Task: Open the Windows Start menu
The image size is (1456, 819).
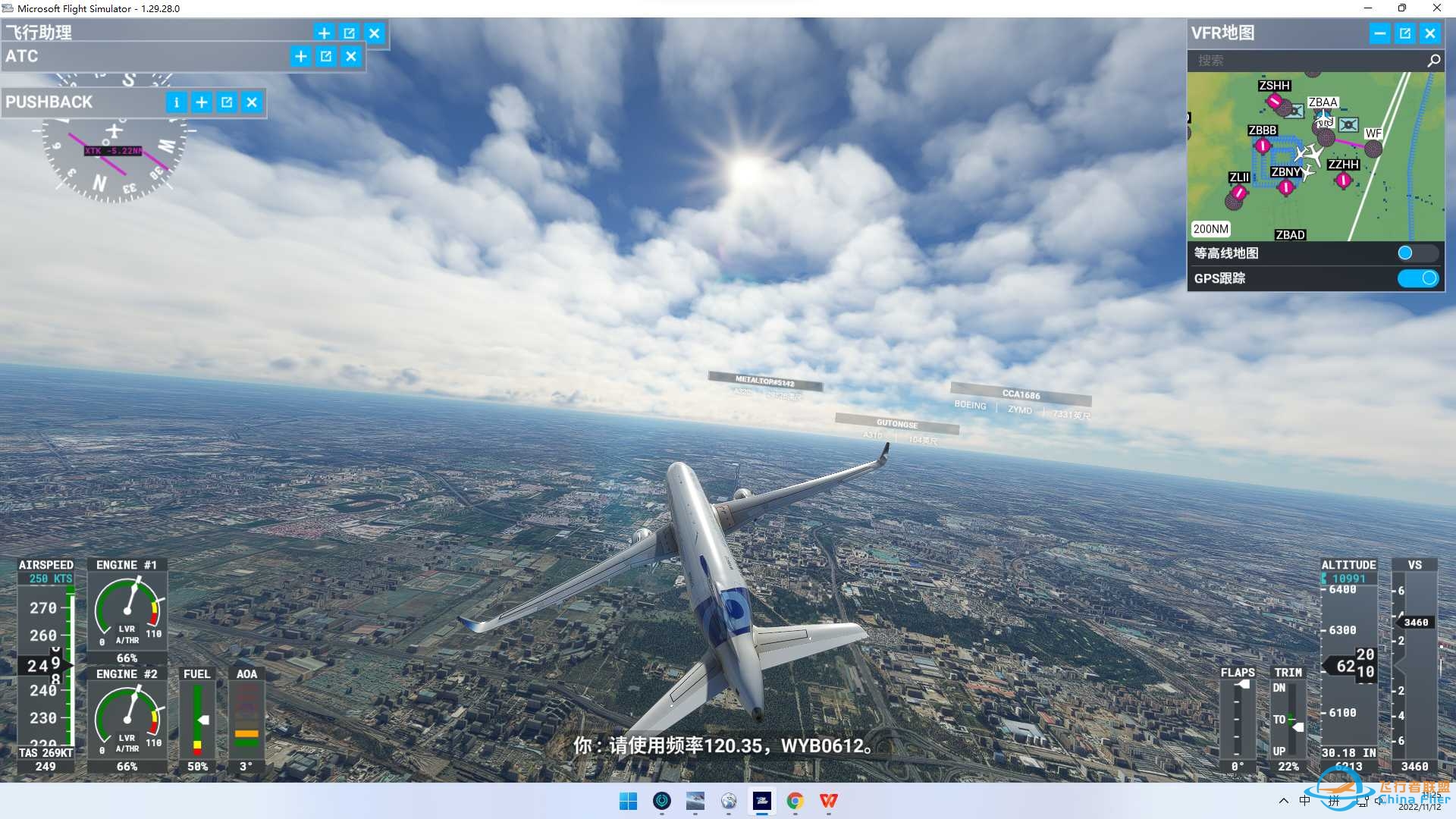Action: tap(628, 801)
